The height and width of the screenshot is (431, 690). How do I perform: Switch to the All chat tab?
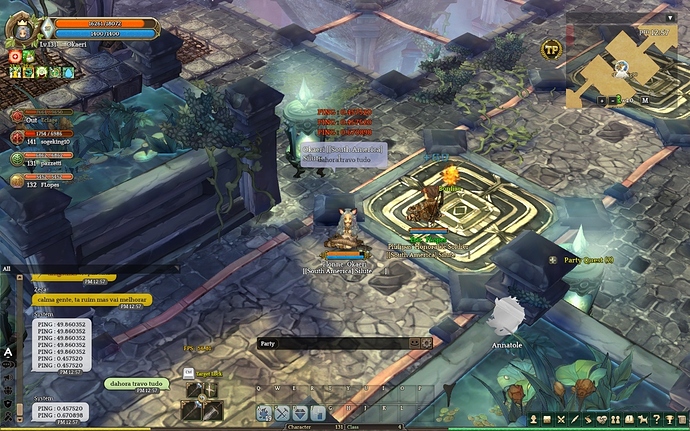tap(7, 268)
